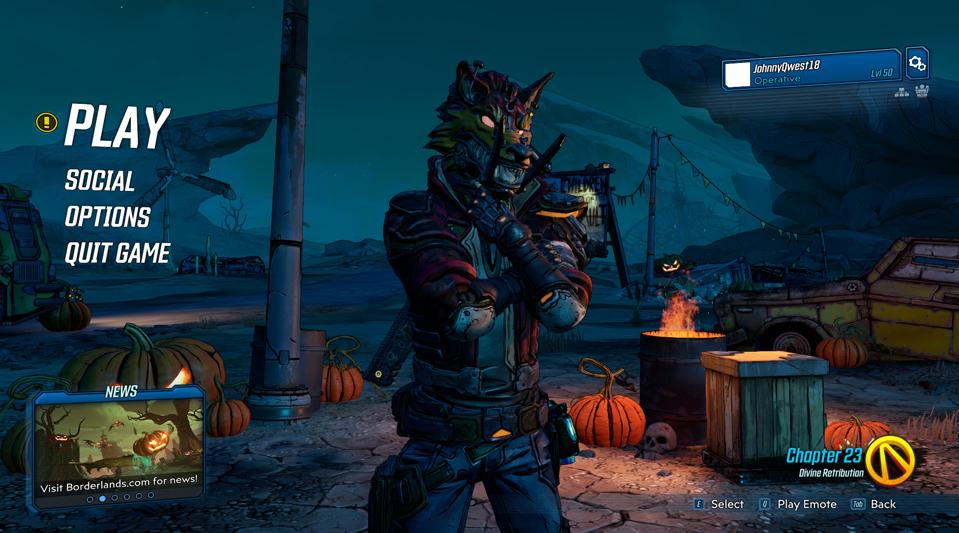Image resolution: width=959 pixels, height=533 pixels.
Task: Select the JohnnyQwest18 Operative player card
Action: 810,71
